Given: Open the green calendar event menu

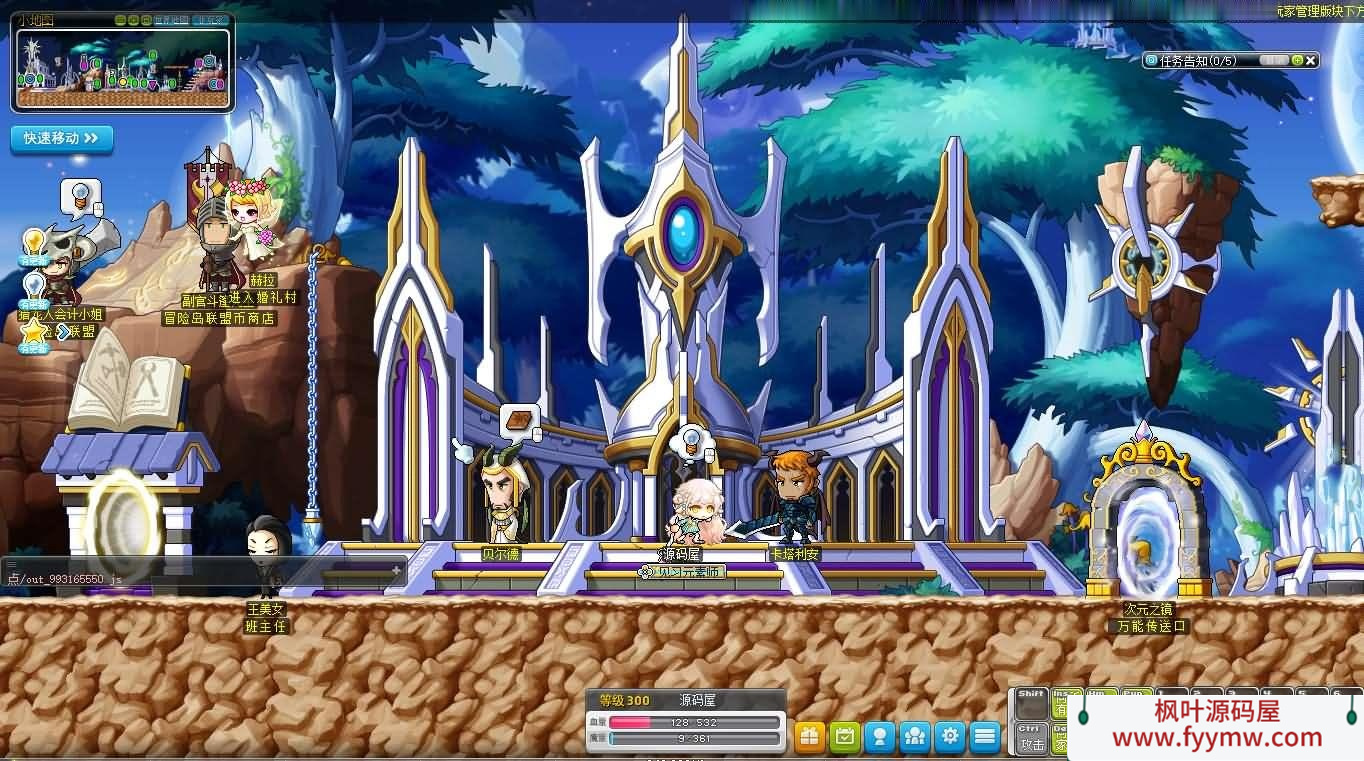Looking at the screenshot, I should tap(845, 737).
